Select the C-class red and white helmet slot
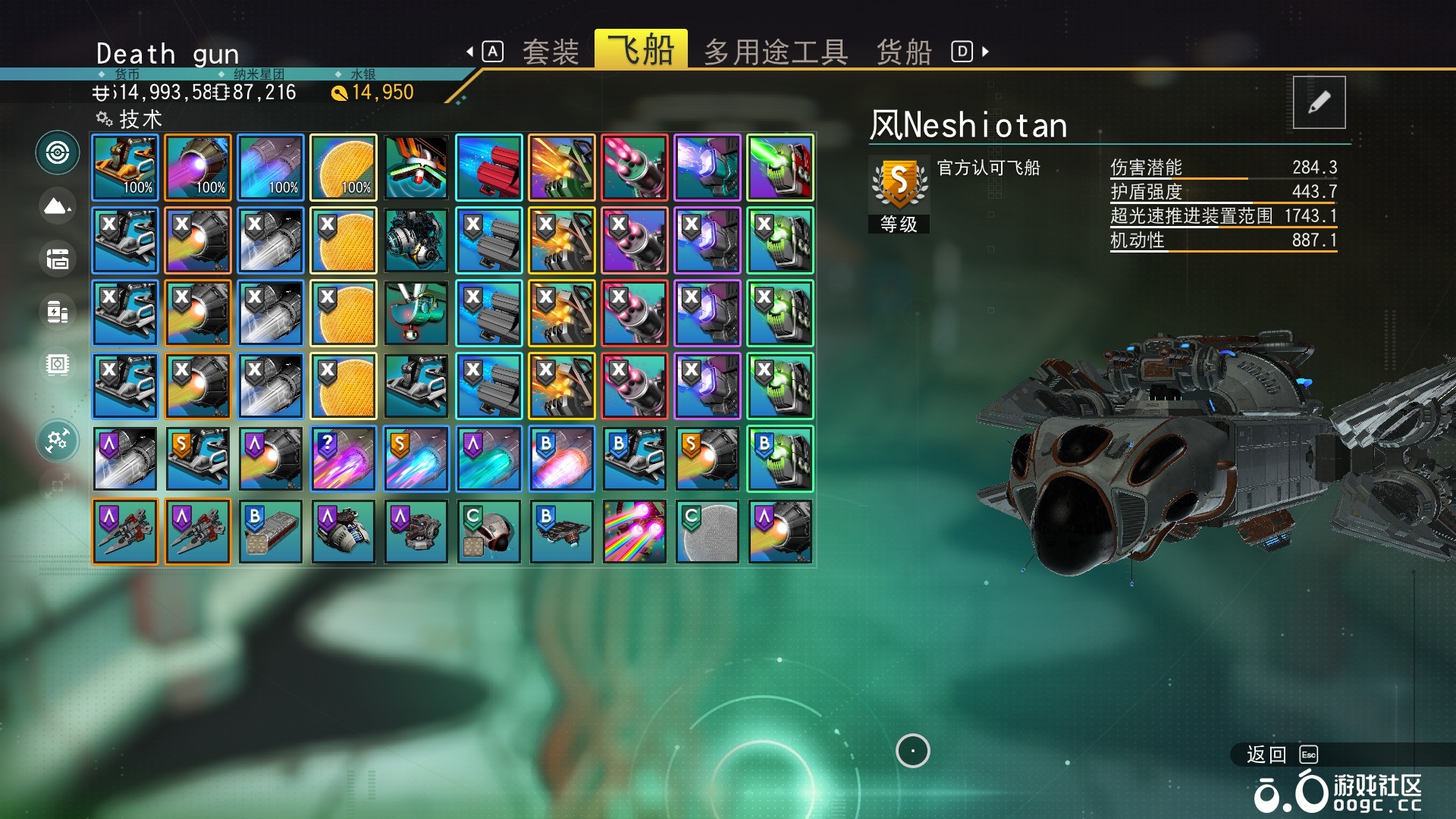The image size is (1456, 819). [489, 532]
